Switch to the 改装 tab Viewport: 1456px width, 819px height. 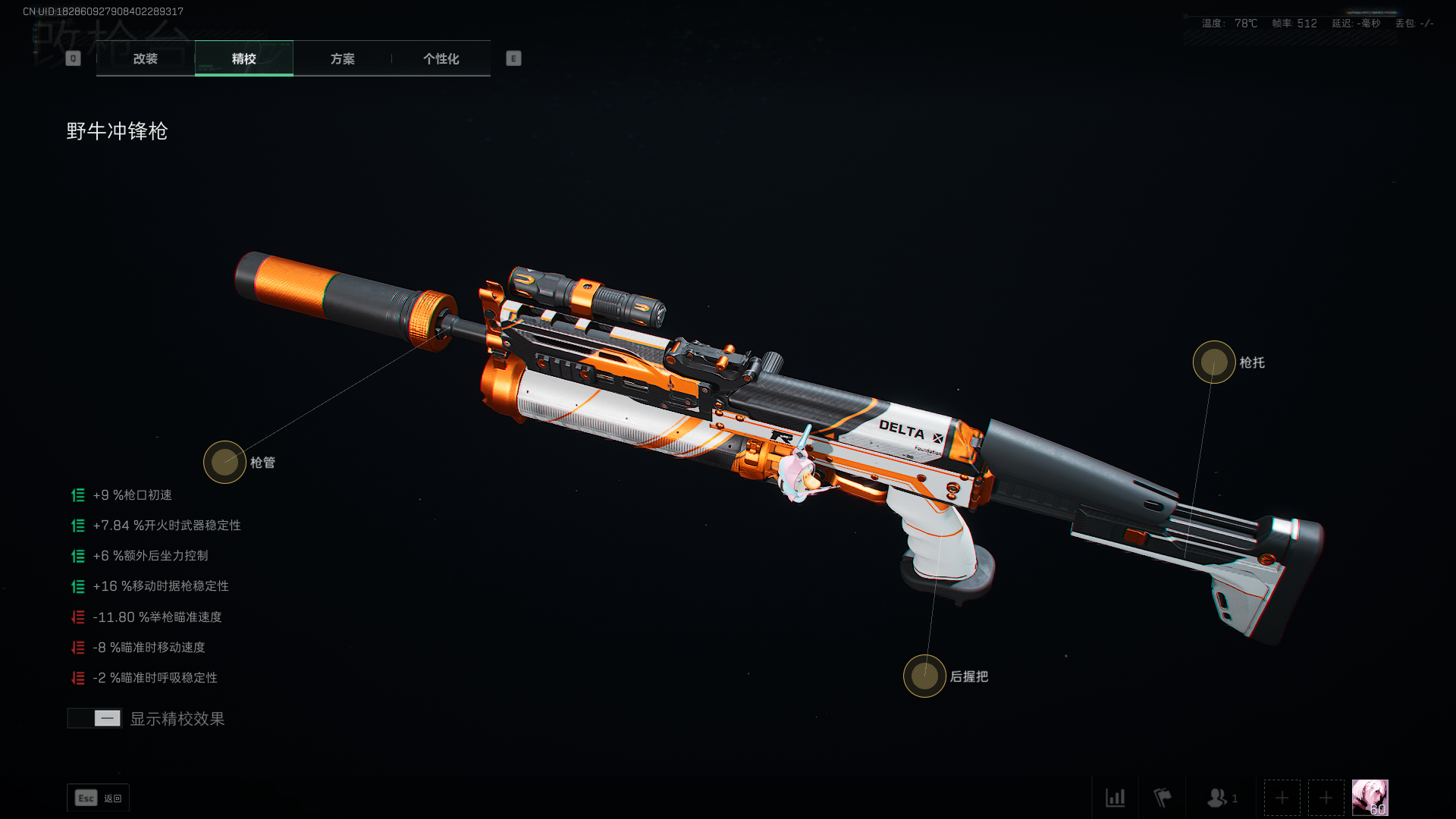[x=146, y=58]
